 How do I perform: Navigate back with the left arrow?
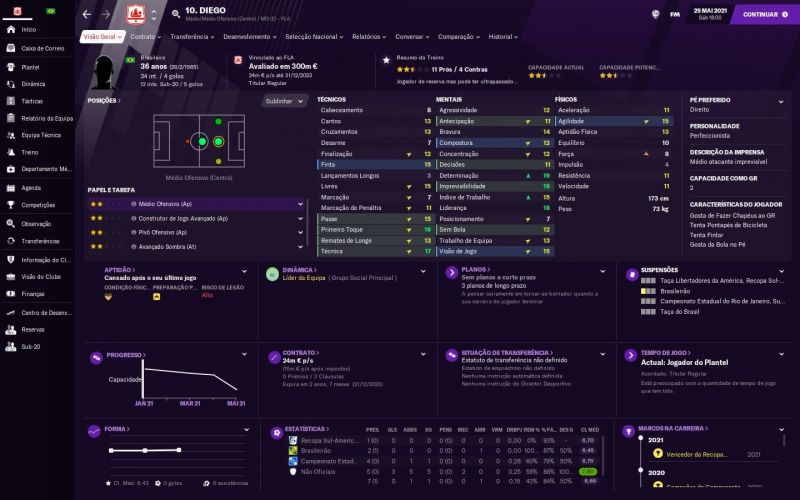87,14
